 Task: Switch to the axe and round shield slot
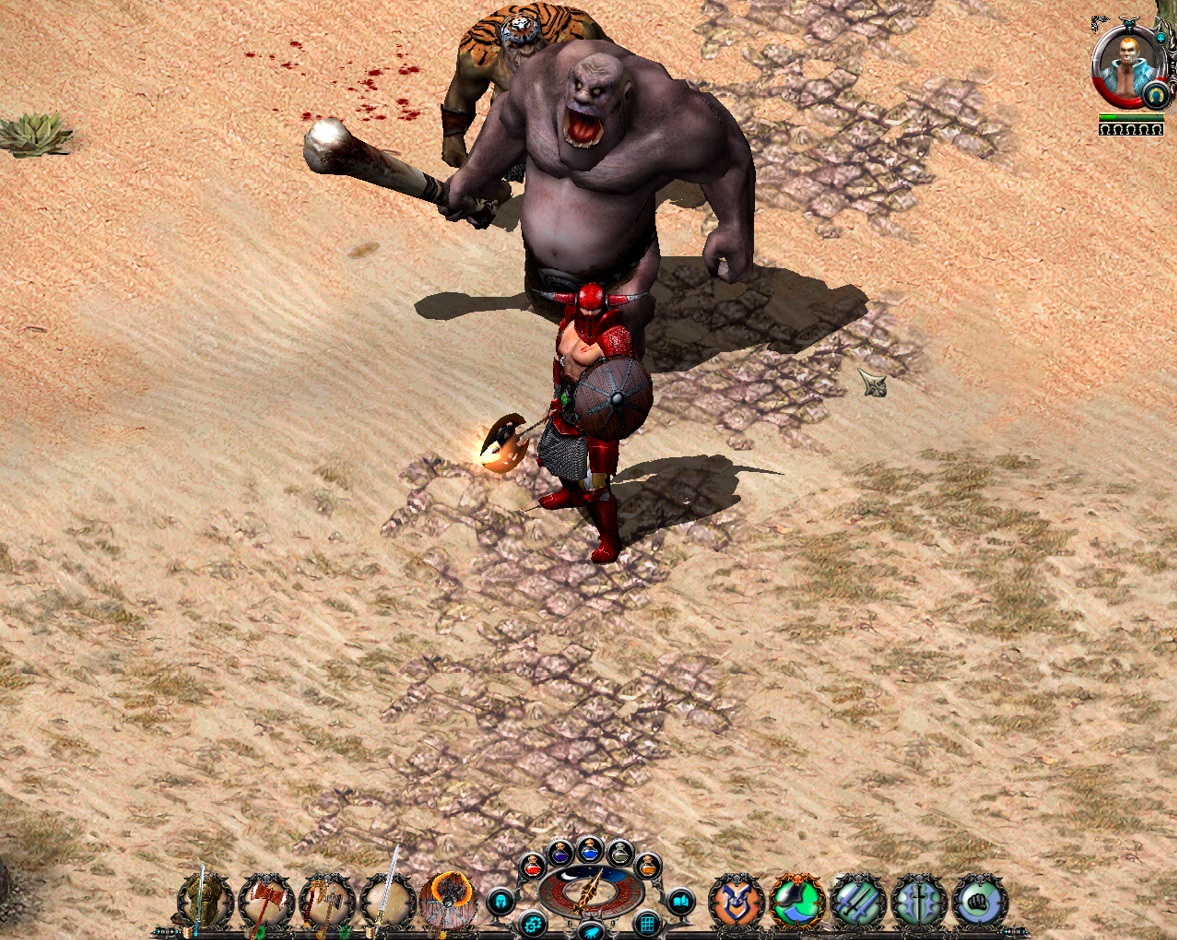[x=448, y=901]
